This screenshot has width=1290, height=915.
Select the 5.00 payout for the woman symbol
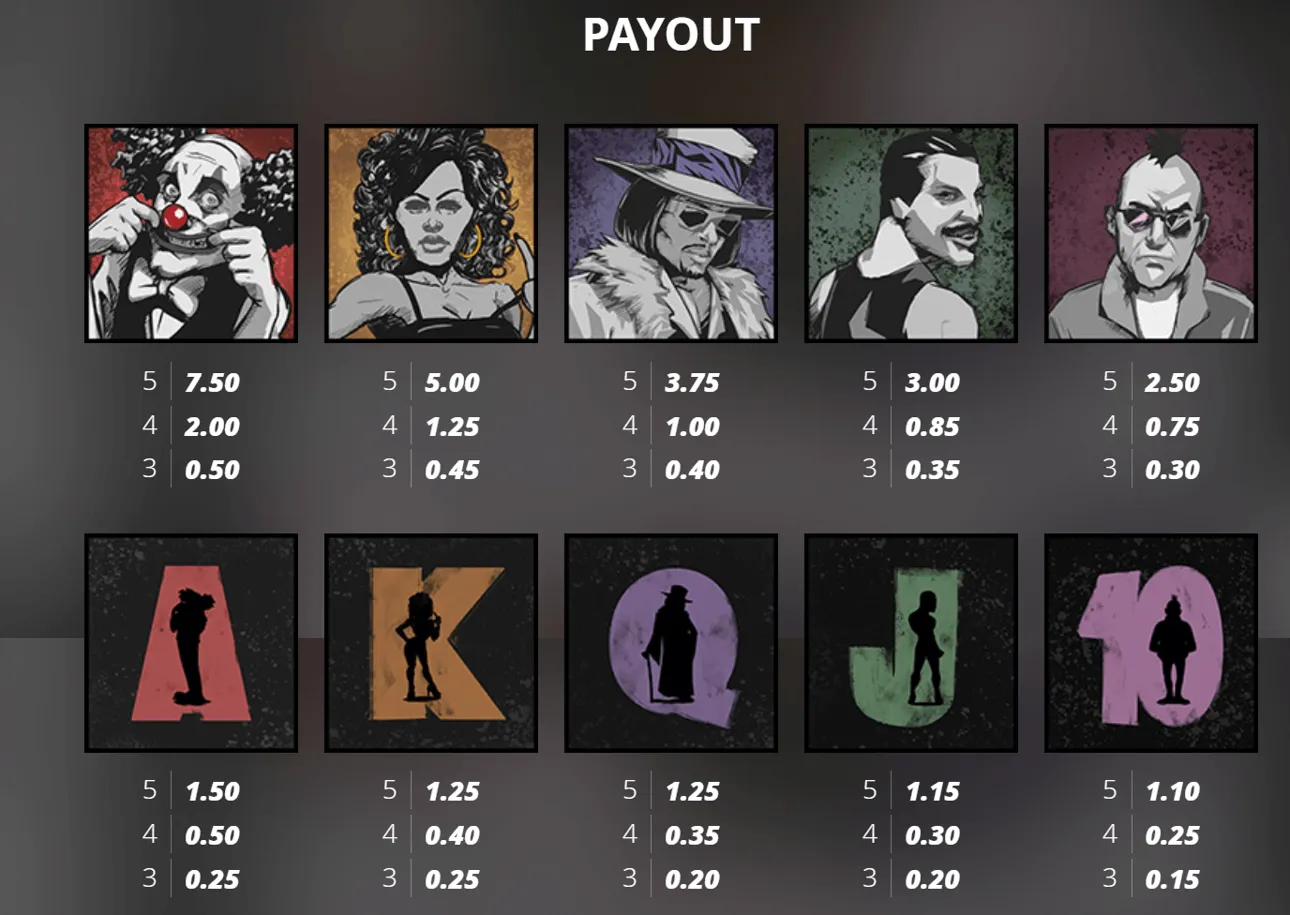click(x=452, y=382)
